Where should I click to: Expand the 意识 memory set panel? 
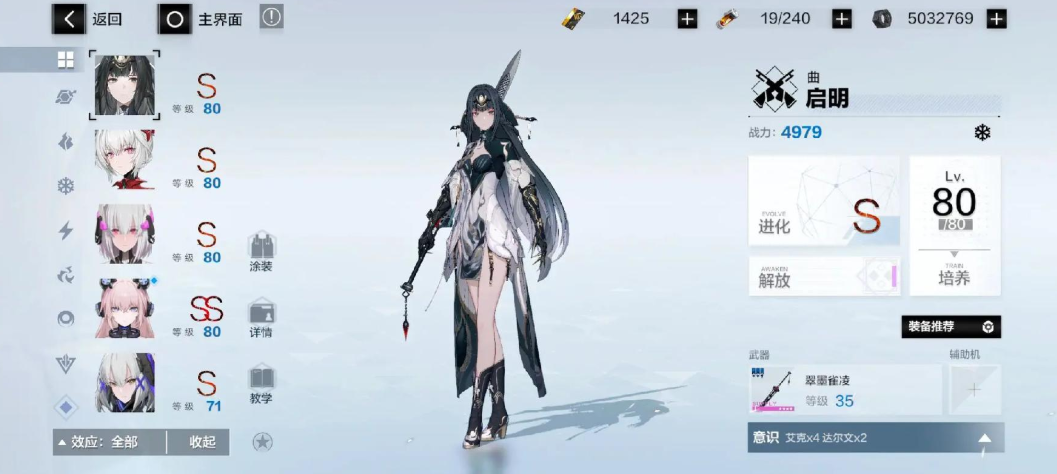click(x=875, y=437)
